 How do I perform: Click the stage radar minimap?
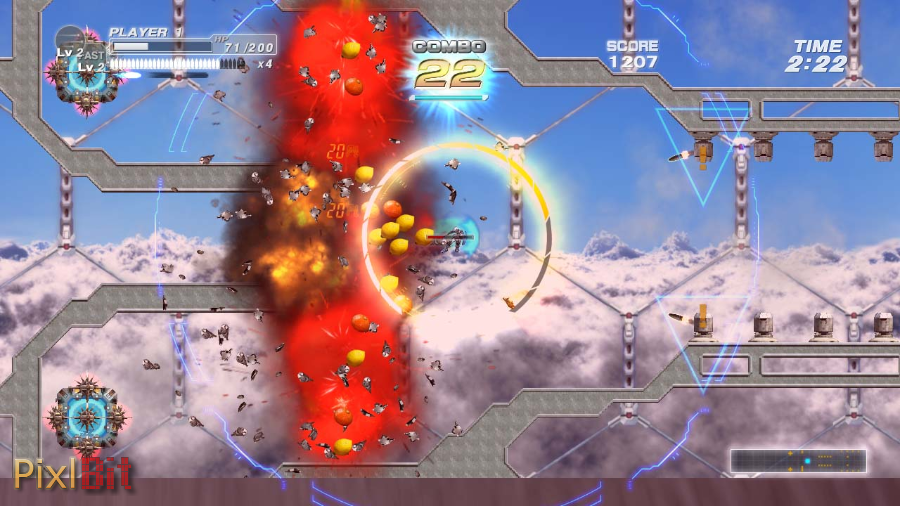point(798,461)
